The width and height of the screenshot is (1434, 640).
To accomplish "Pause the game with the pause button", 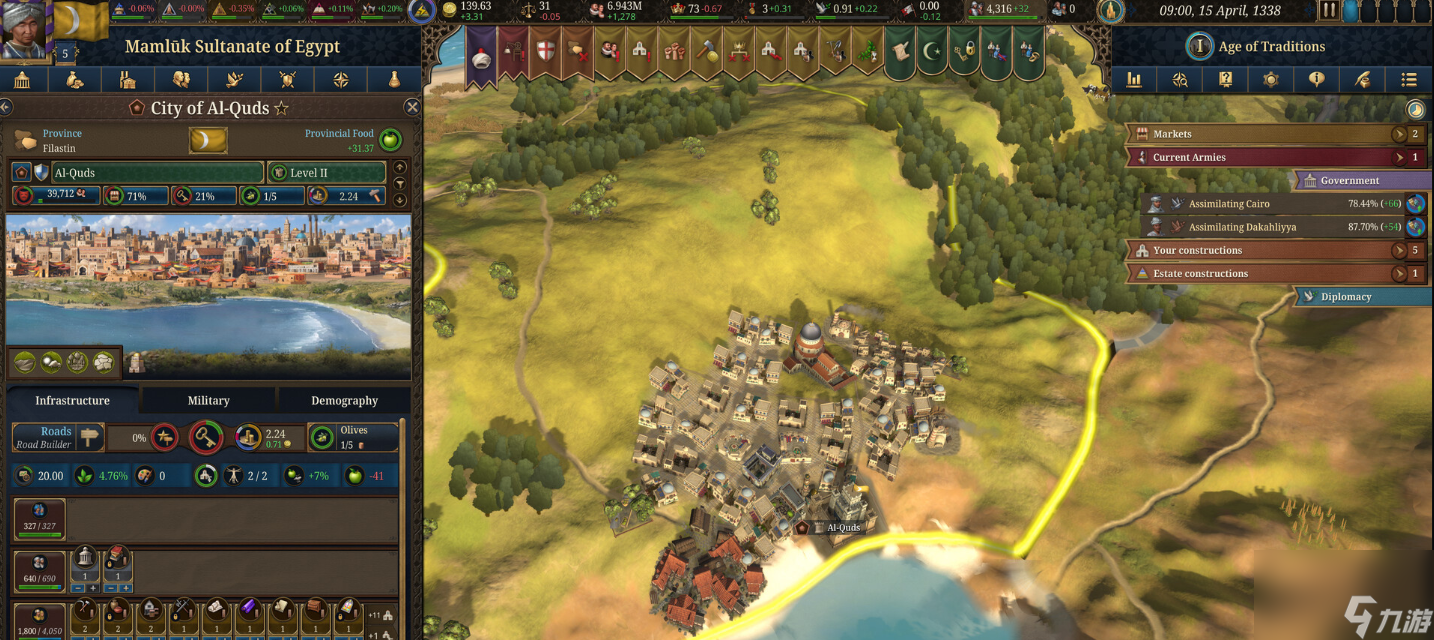I will click(x=1328, y=11).
